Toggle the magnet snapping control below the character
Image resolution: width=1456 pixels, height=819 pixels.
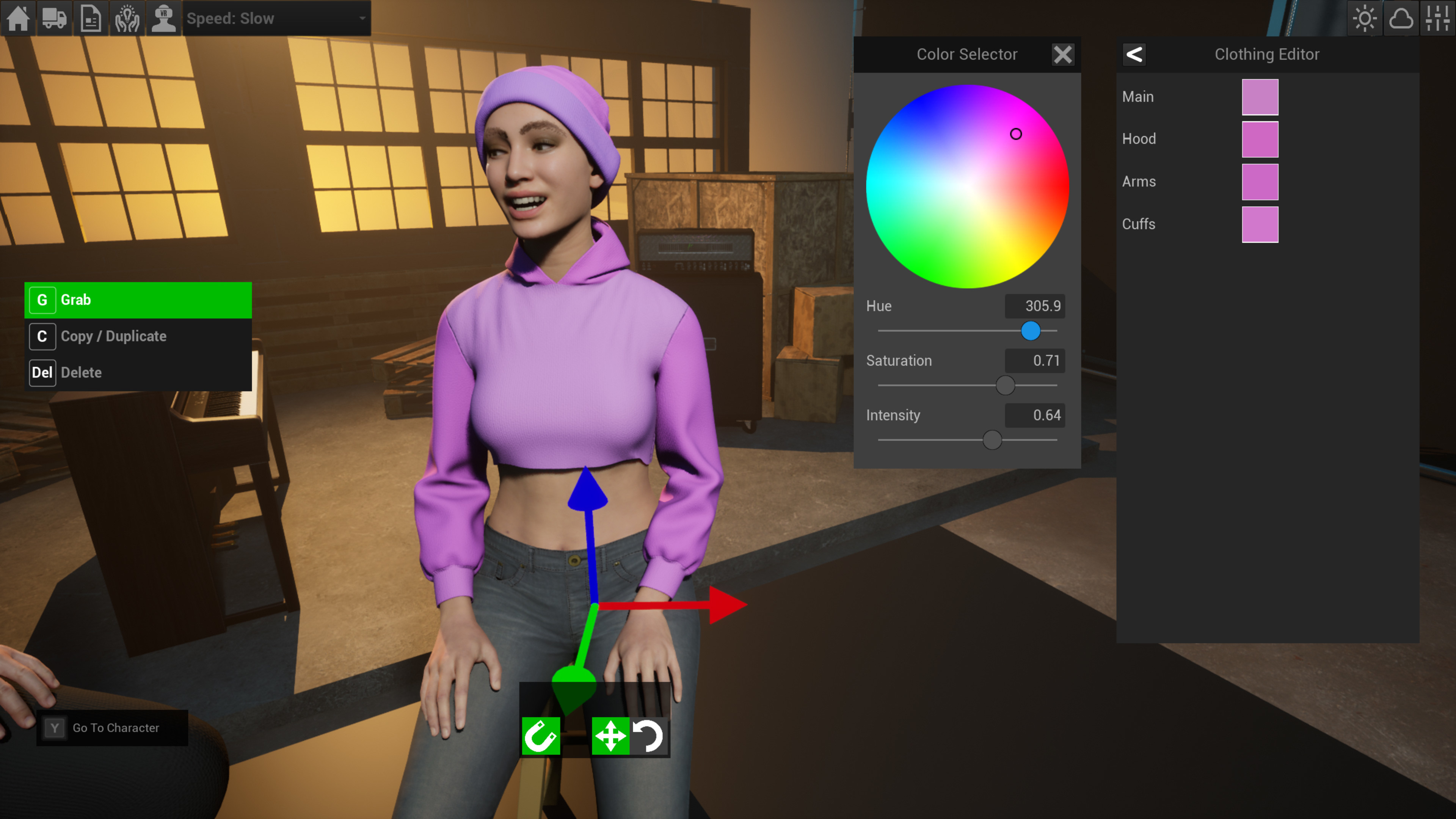pyautogui.click(x=541, y=736)
